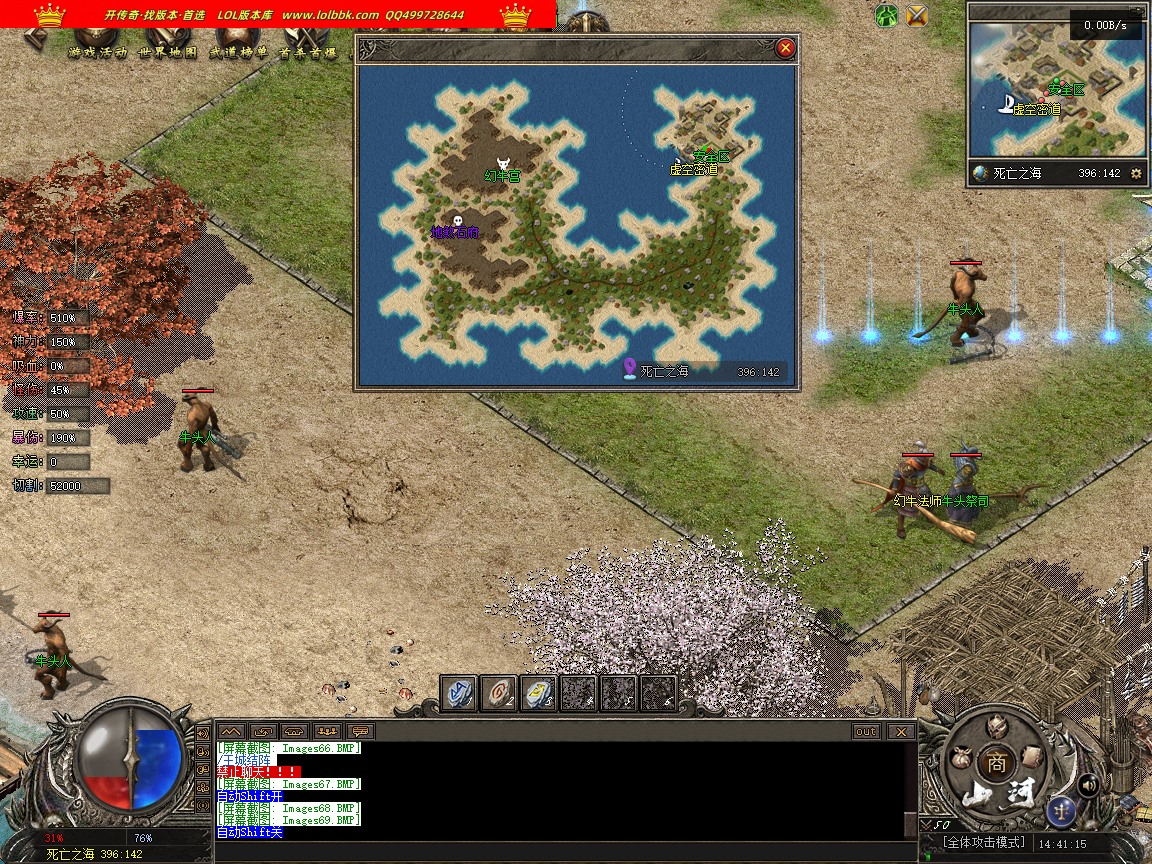Use the red swirl hotbar slot 2

coord(498,693)
